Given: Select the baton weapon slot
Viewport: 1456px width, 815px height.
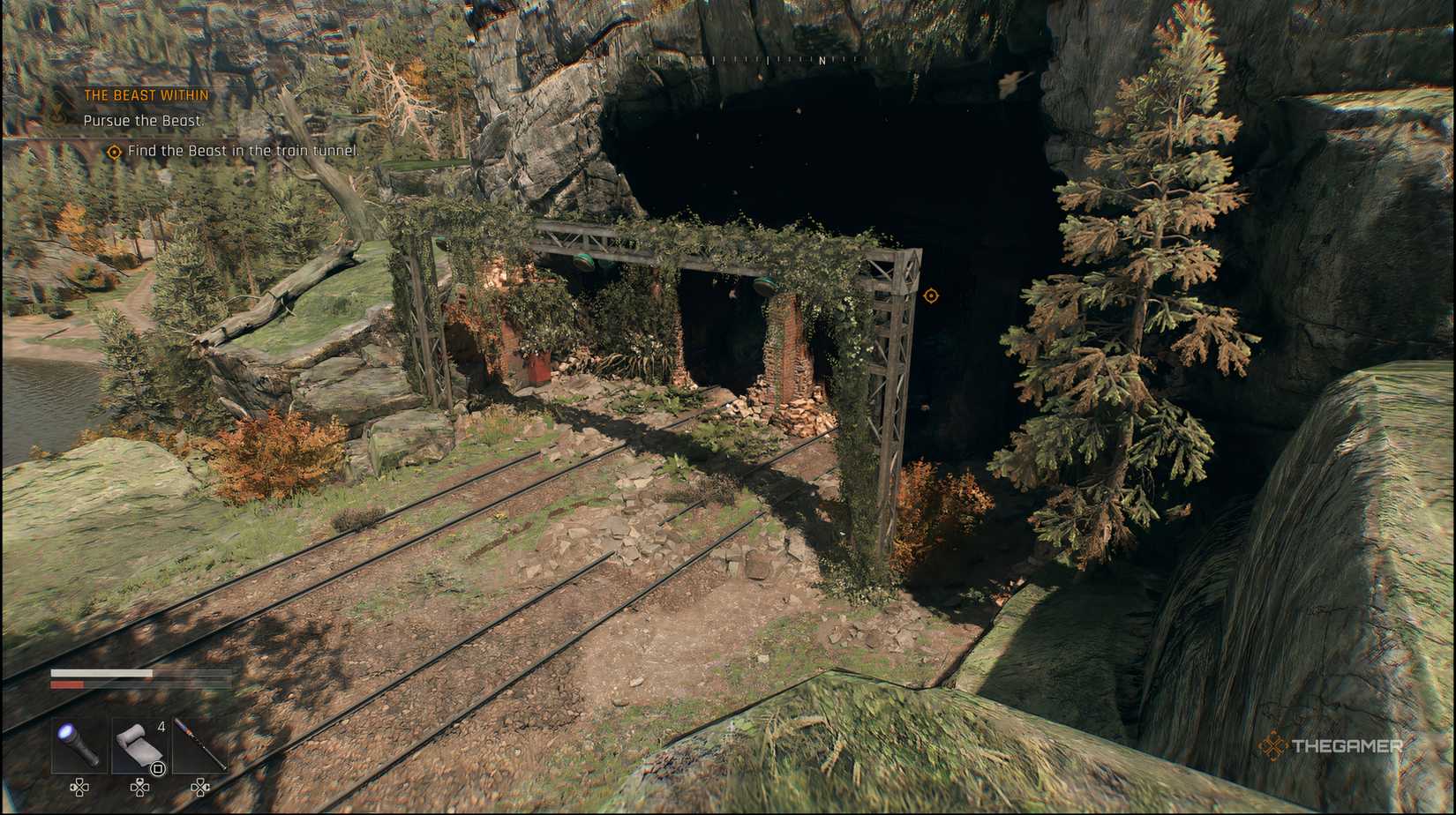Looking at the screenshot, I should [199, 744].
